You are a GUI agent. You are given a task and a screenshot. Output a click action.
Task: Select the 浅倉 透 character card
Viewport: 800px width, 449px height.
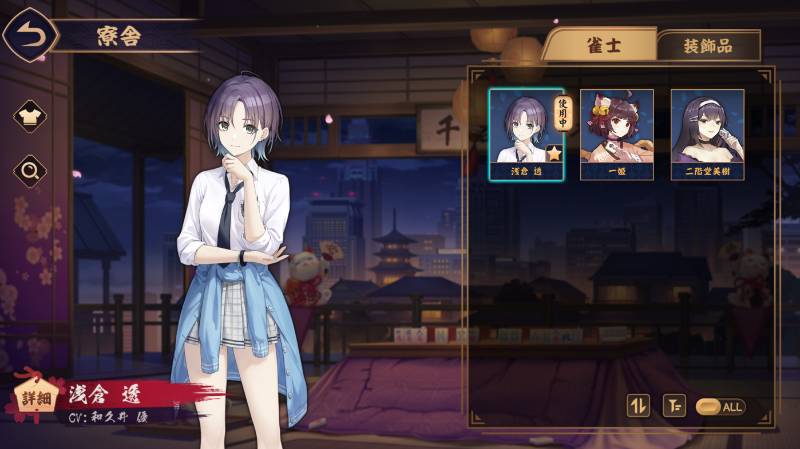click(x=526, y=134)
